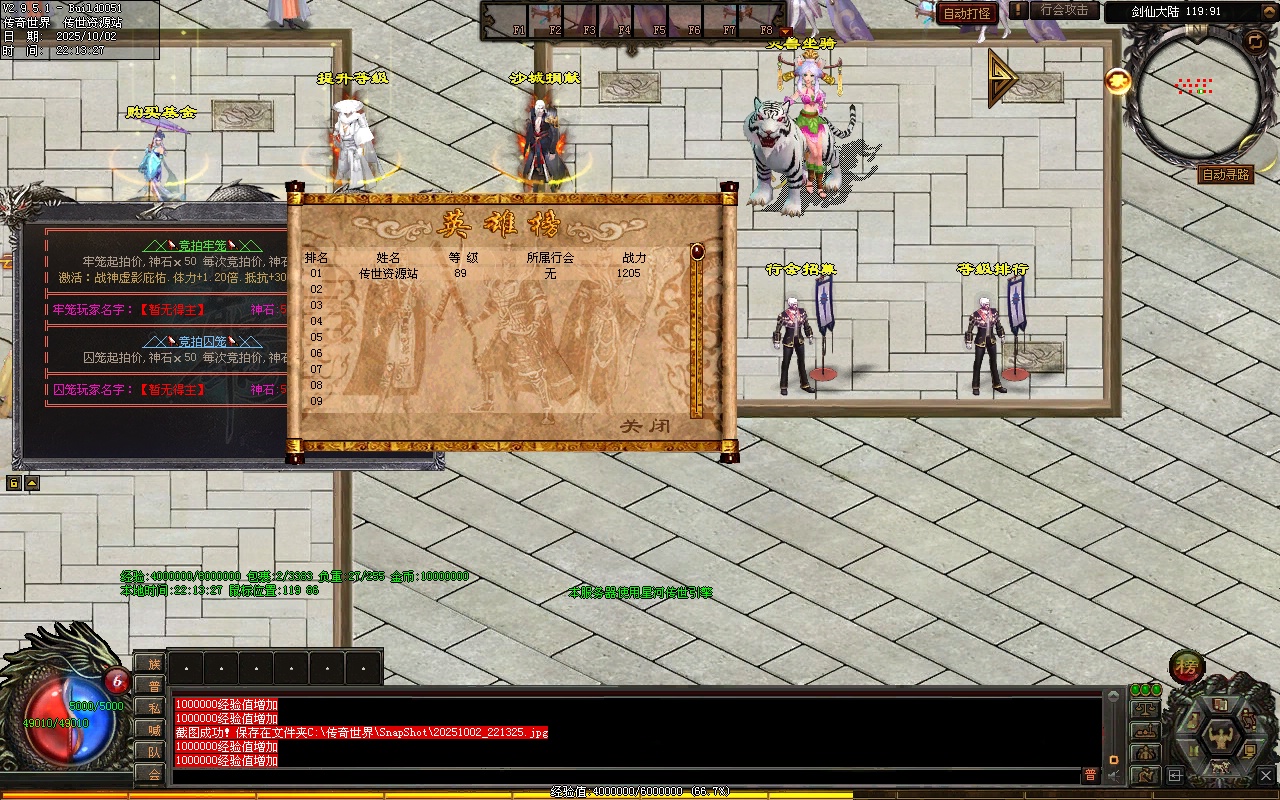Switch to the 普 normal chat channel
Image resolution: width=1280 pixels, height=800 pixels.
tap(153, 686)
